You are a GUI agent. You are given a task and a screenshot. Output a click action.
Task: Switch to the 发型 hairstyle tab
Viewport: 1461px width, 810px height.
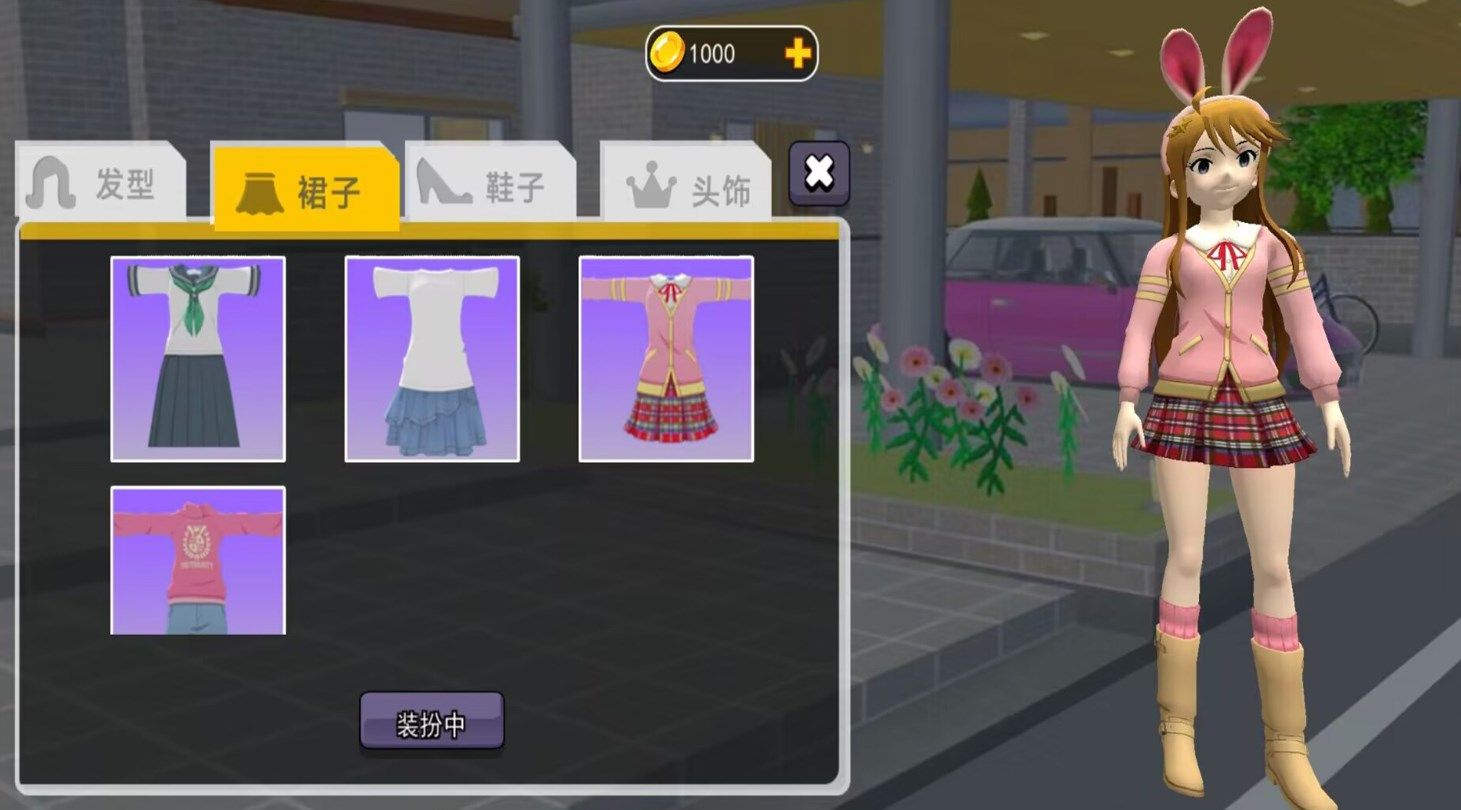point(101,184)
